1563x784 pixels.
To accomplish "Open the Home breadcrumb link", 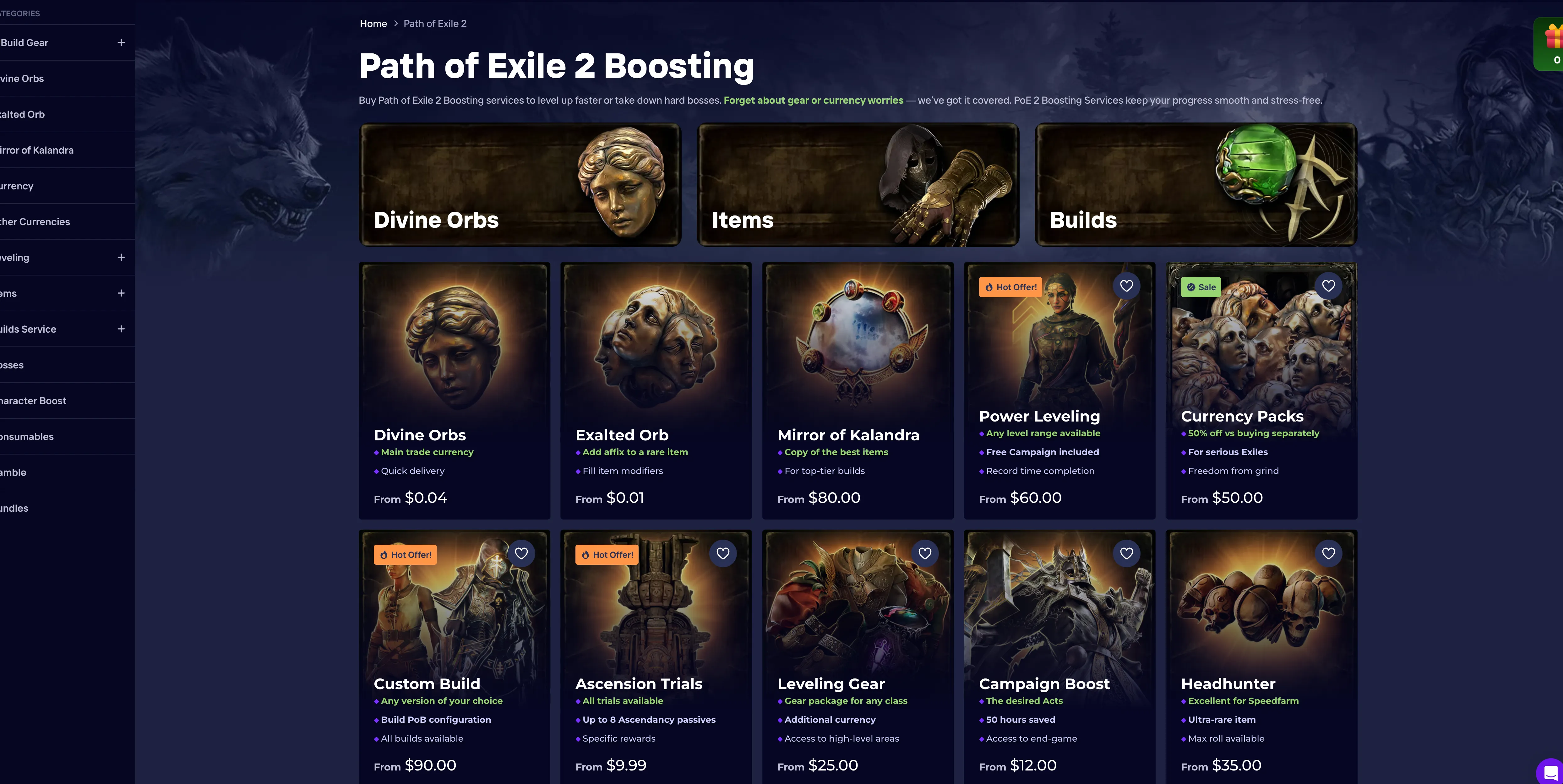I will (373, 23).
